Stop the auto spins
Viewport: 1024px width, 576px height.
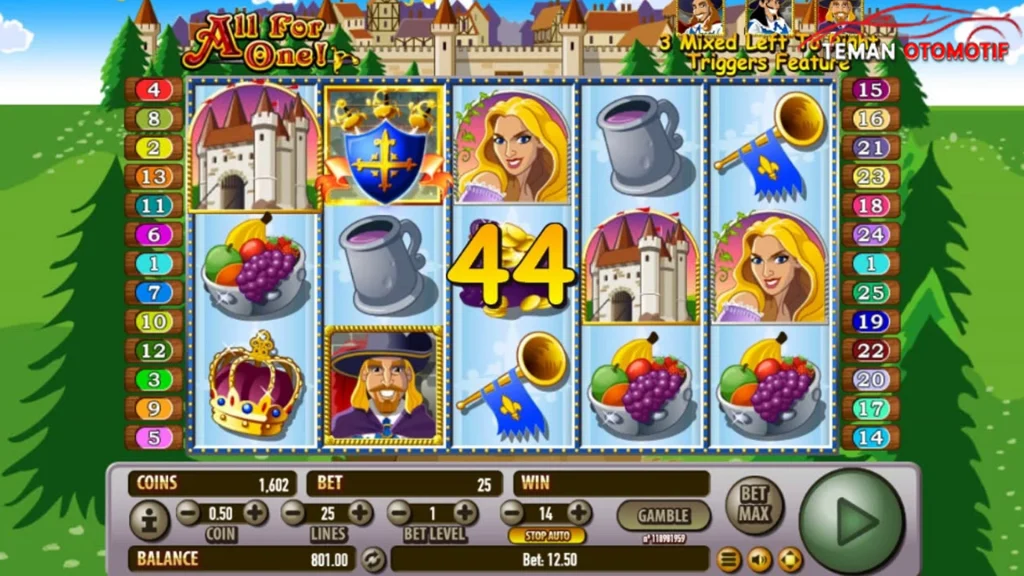pyautogui.click(x=546, y=536)
